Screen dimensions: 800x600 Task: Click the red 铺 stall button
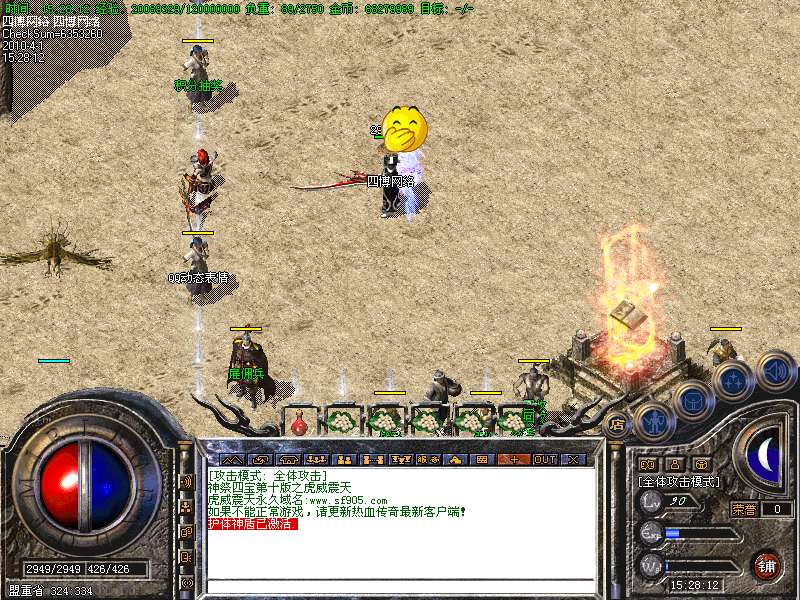pyautogui.click(x=768, y=566)
